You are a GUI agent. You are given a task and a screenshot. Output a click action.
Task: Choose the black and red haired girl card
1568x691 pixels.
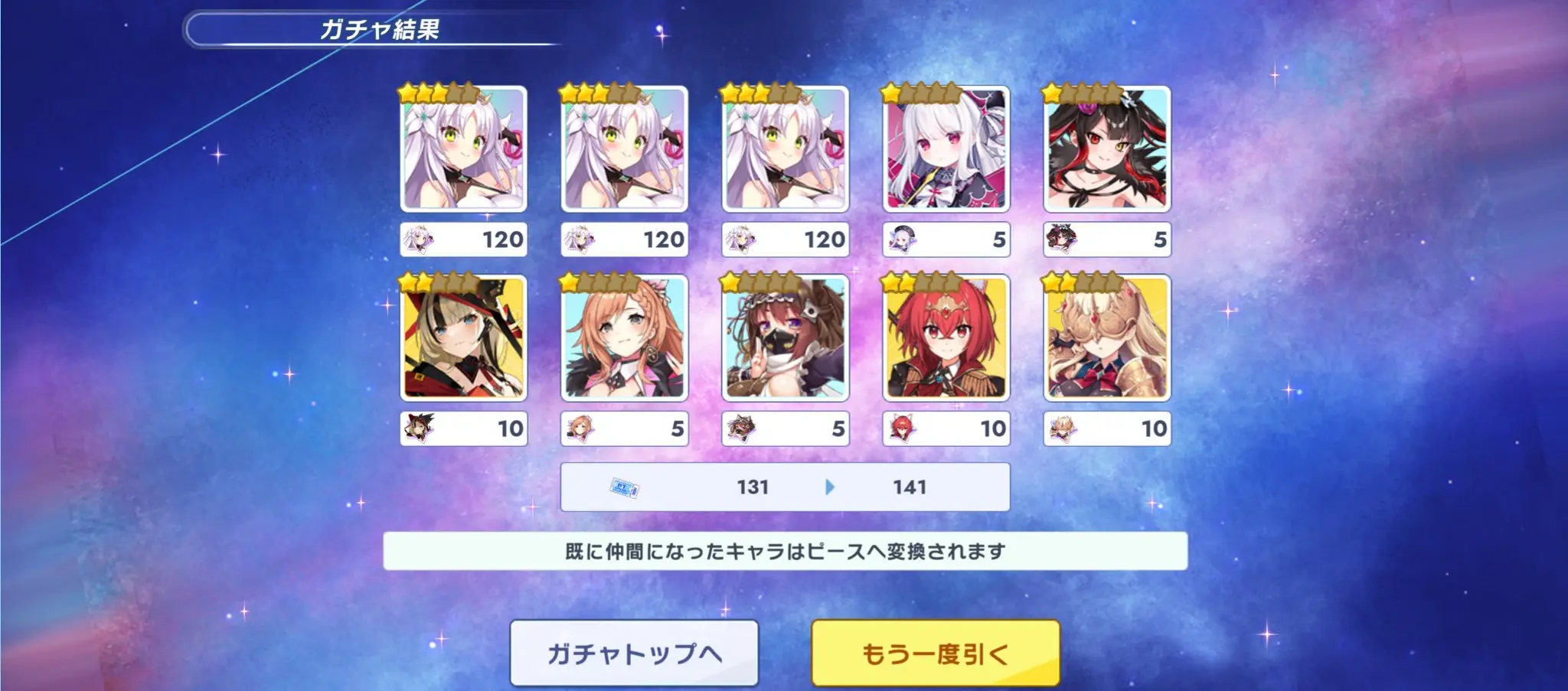1107,149
